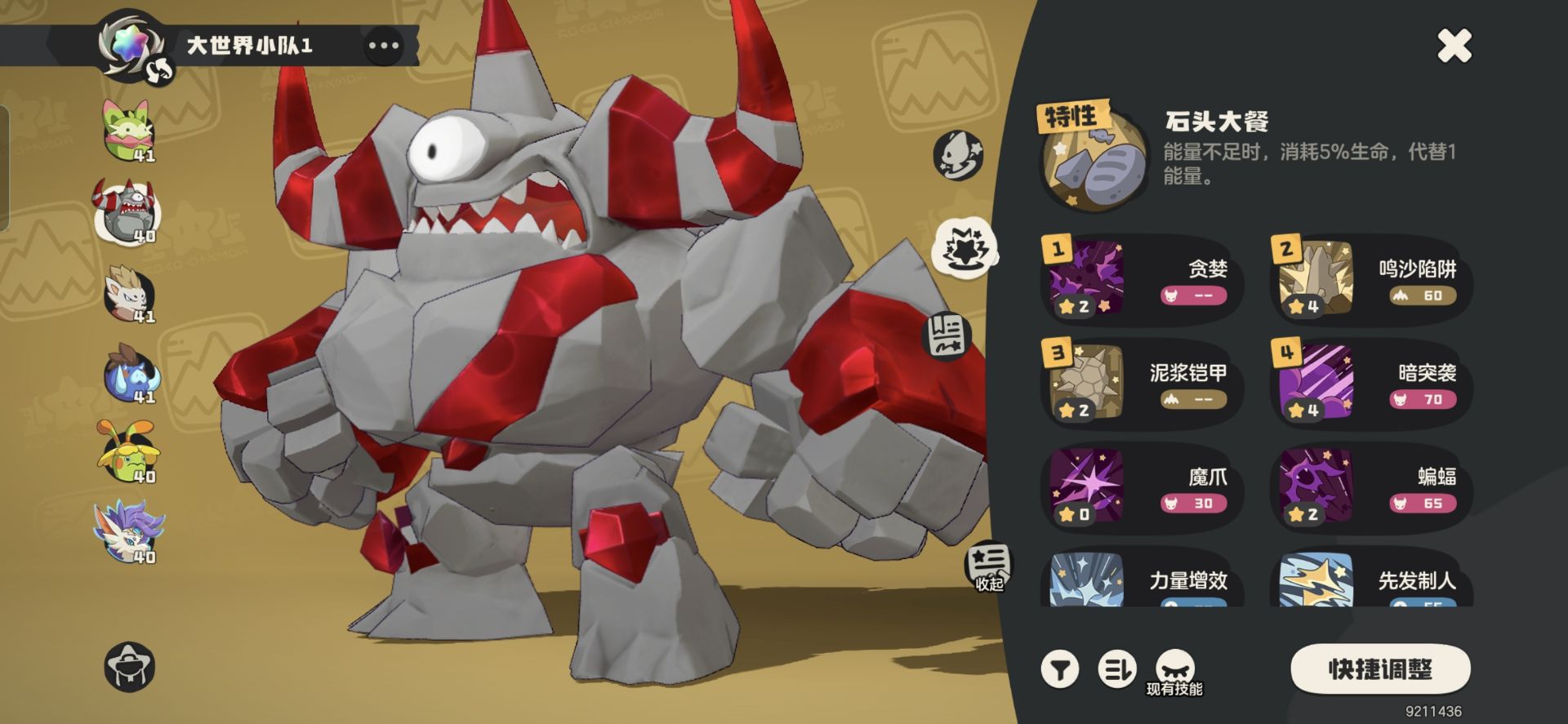View the 石头大餐 trait icon
The image size is (1568, 724).
point(1091,162)
